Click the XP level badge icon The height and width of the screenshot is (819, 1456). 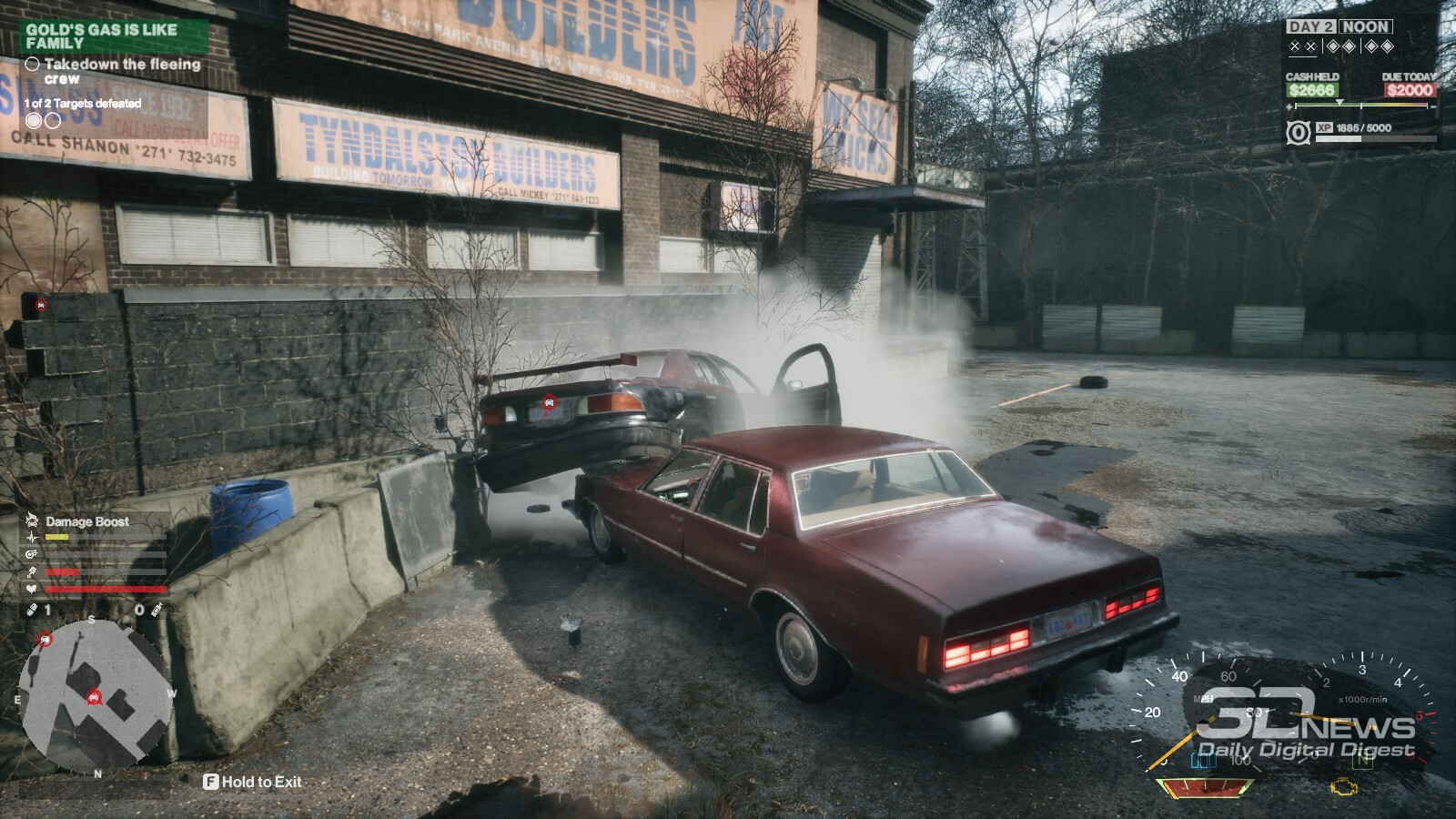click(1299, 134)
